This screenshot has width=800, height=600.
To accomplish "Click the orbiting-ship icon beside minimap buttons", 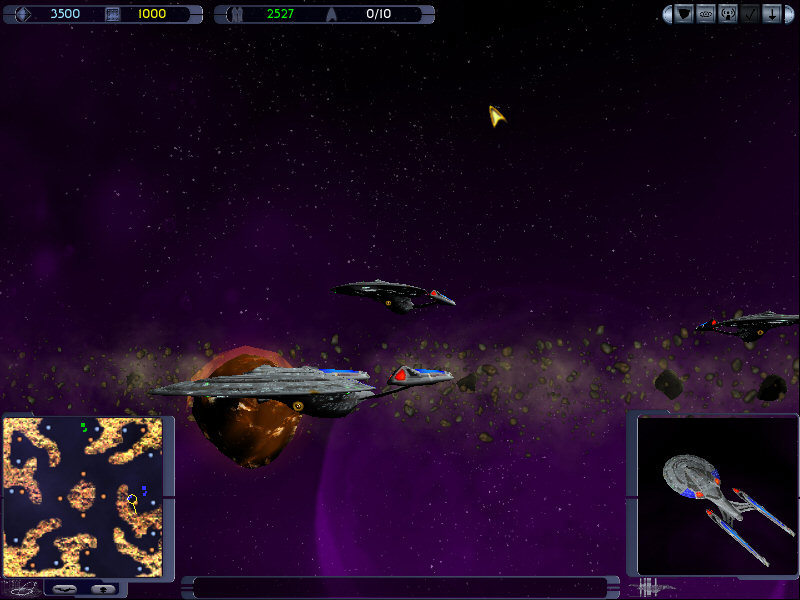I will 24,588.
